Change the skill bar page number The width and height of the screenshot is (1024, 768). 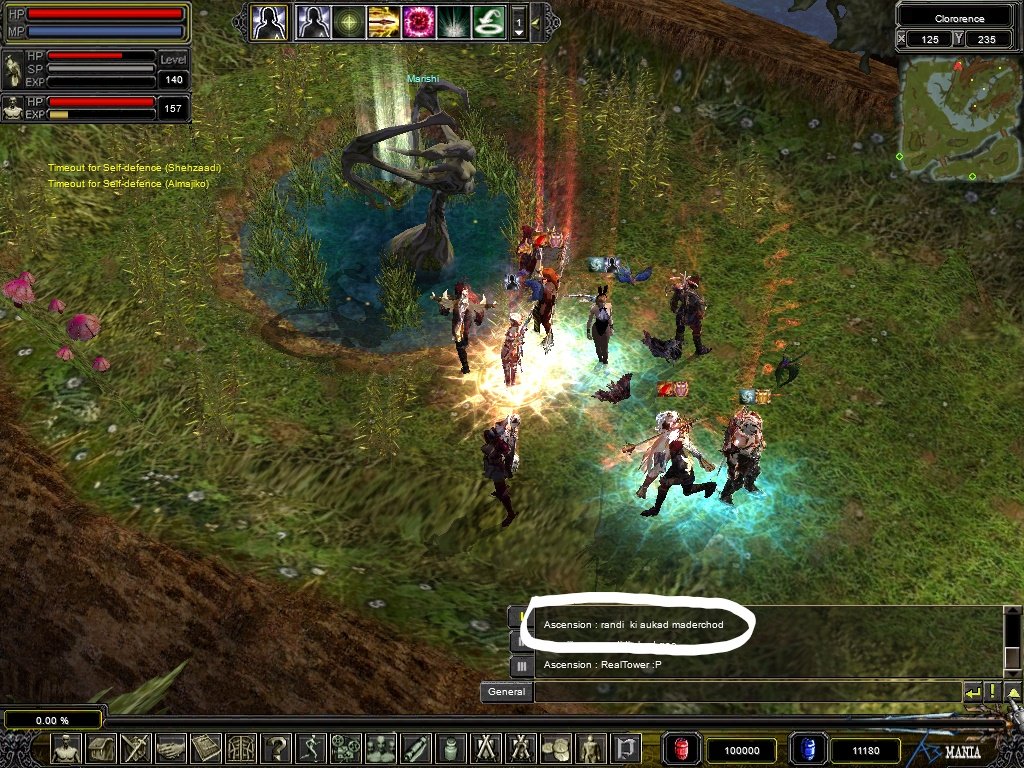[518, 22]
